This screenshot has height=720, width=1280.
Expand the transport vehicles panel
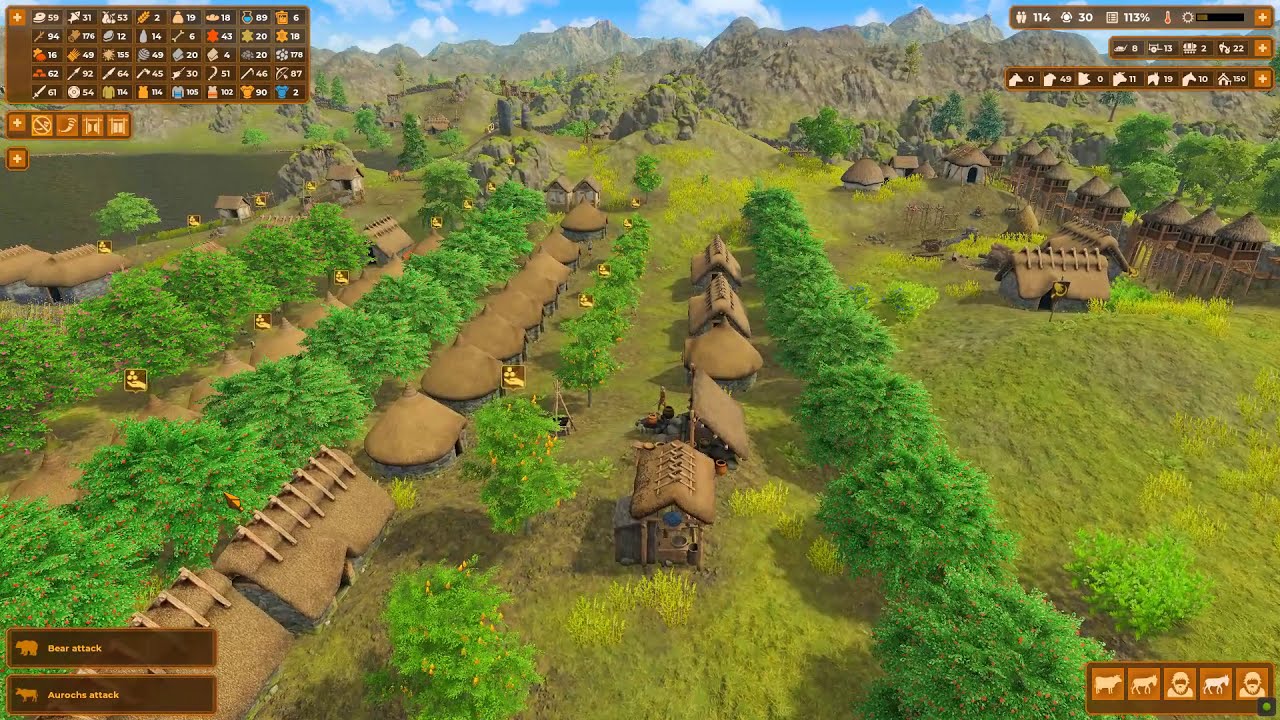pyautogui.click(x=1263, y=48)
